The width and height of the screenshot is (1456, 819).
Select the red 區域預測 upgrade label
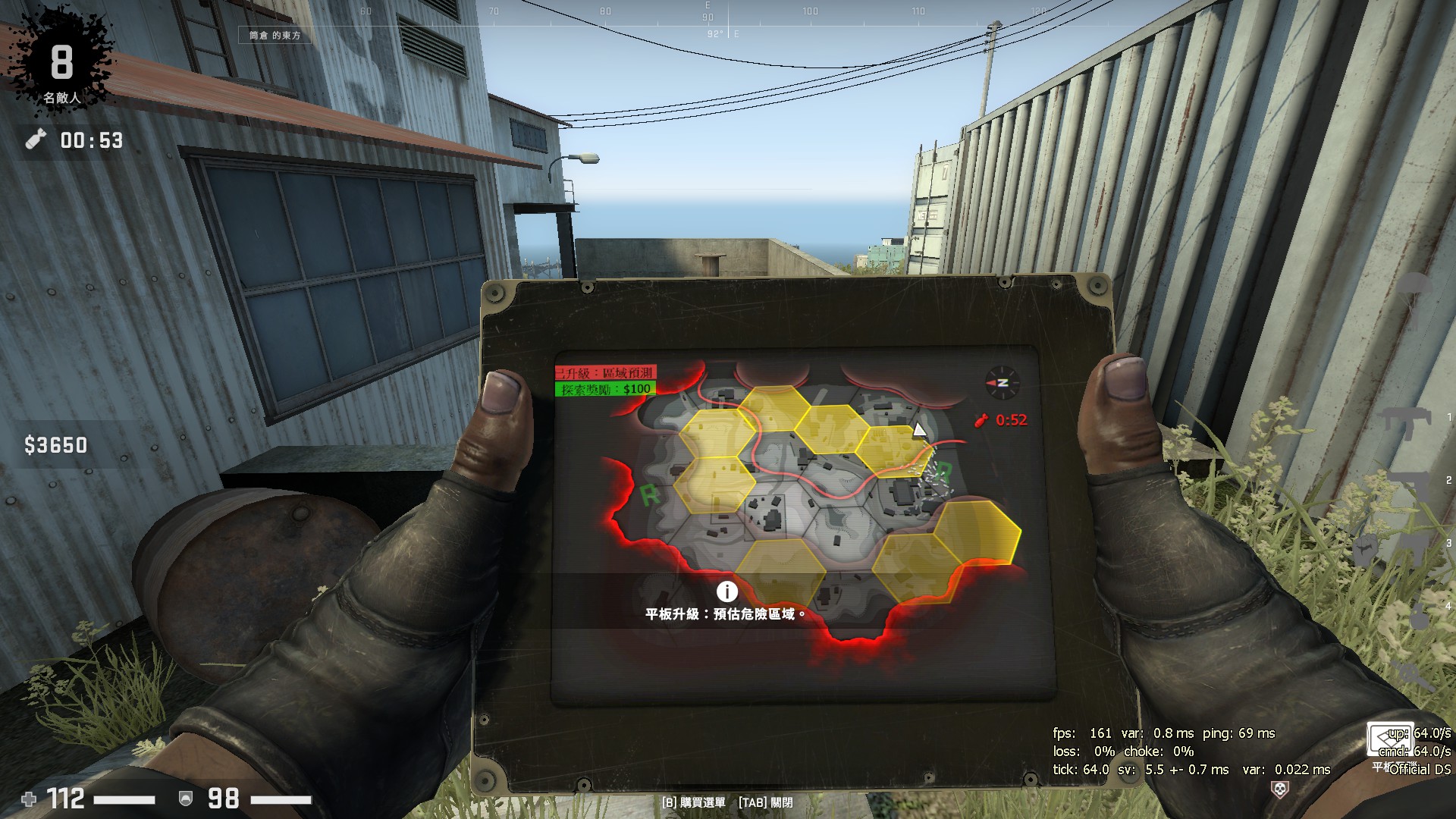tap(605, 373)
